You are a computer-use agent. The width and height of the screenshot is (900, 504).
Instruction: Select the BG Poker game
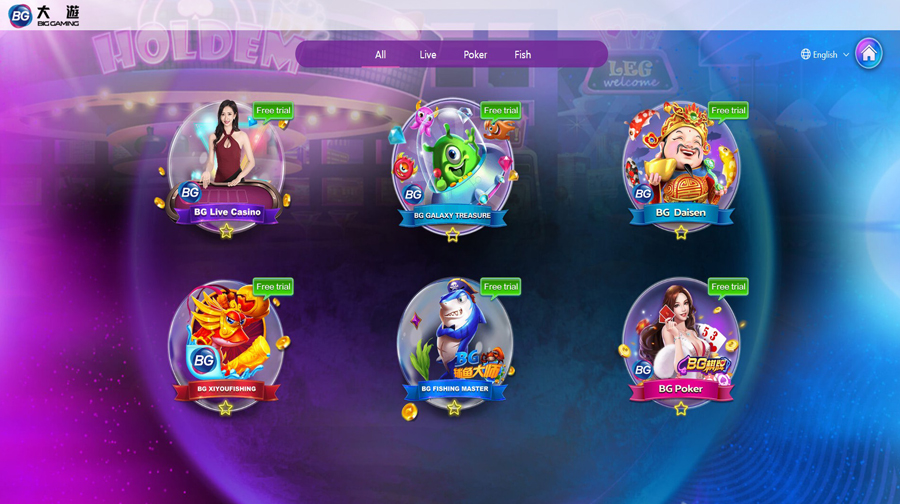click(680, 342)
